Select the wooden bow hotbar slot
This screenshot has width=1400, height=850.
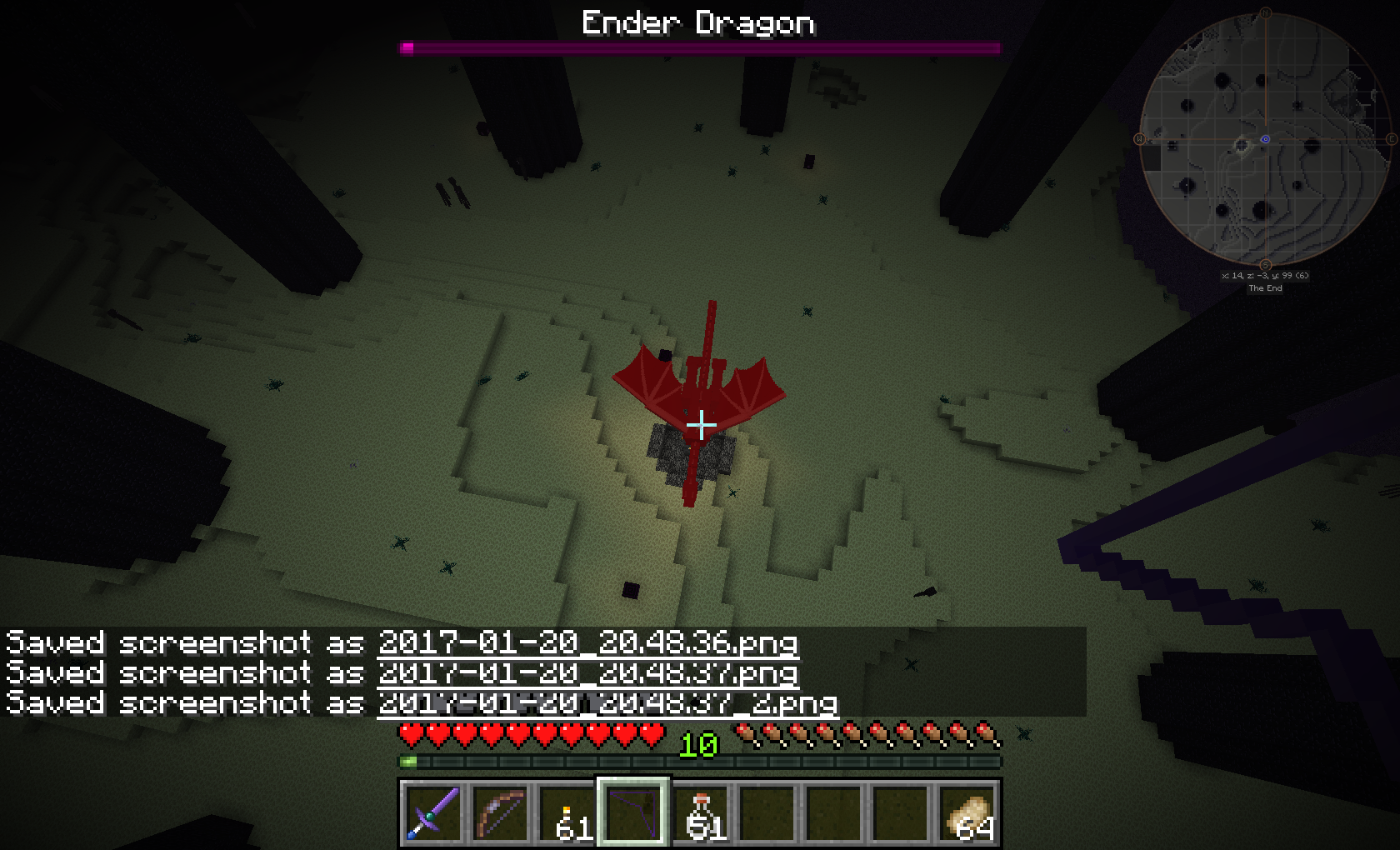click(x=500, y=812)
